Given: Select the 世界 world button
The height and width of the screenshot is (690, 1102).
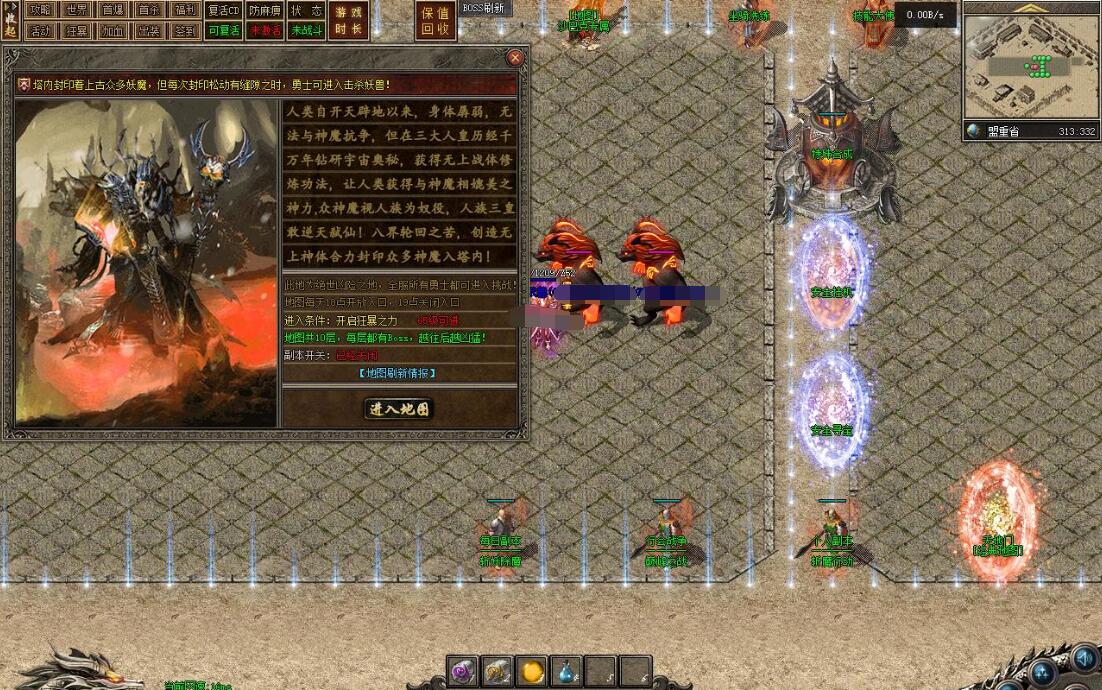Looking at the screenshot, I should click(x=77, y=10).
